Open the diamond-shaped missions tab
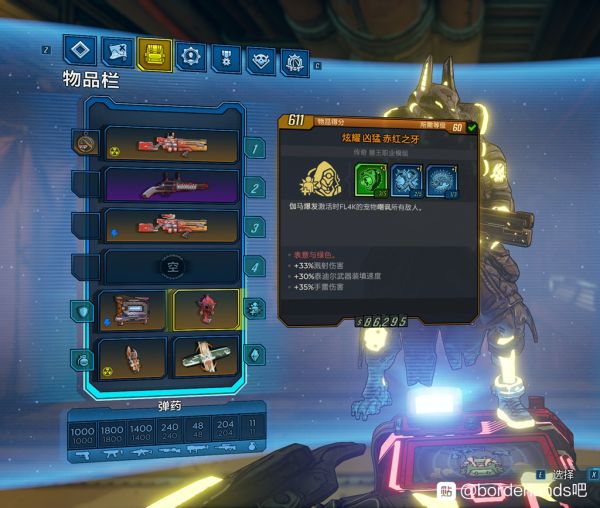This screenshot has height=508, width=600. click(80, 51)
